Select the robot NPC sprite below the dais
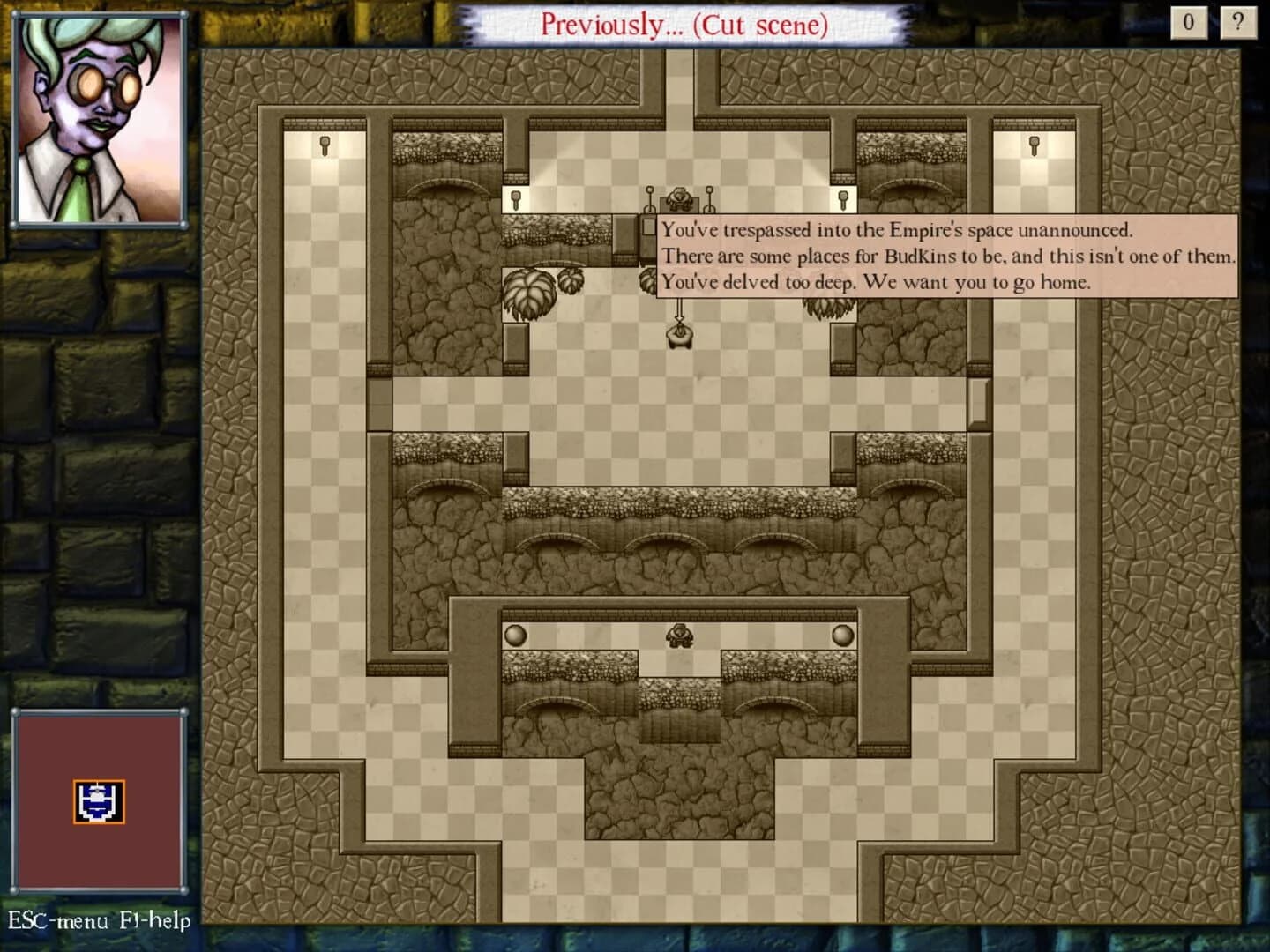 [679, 337]
